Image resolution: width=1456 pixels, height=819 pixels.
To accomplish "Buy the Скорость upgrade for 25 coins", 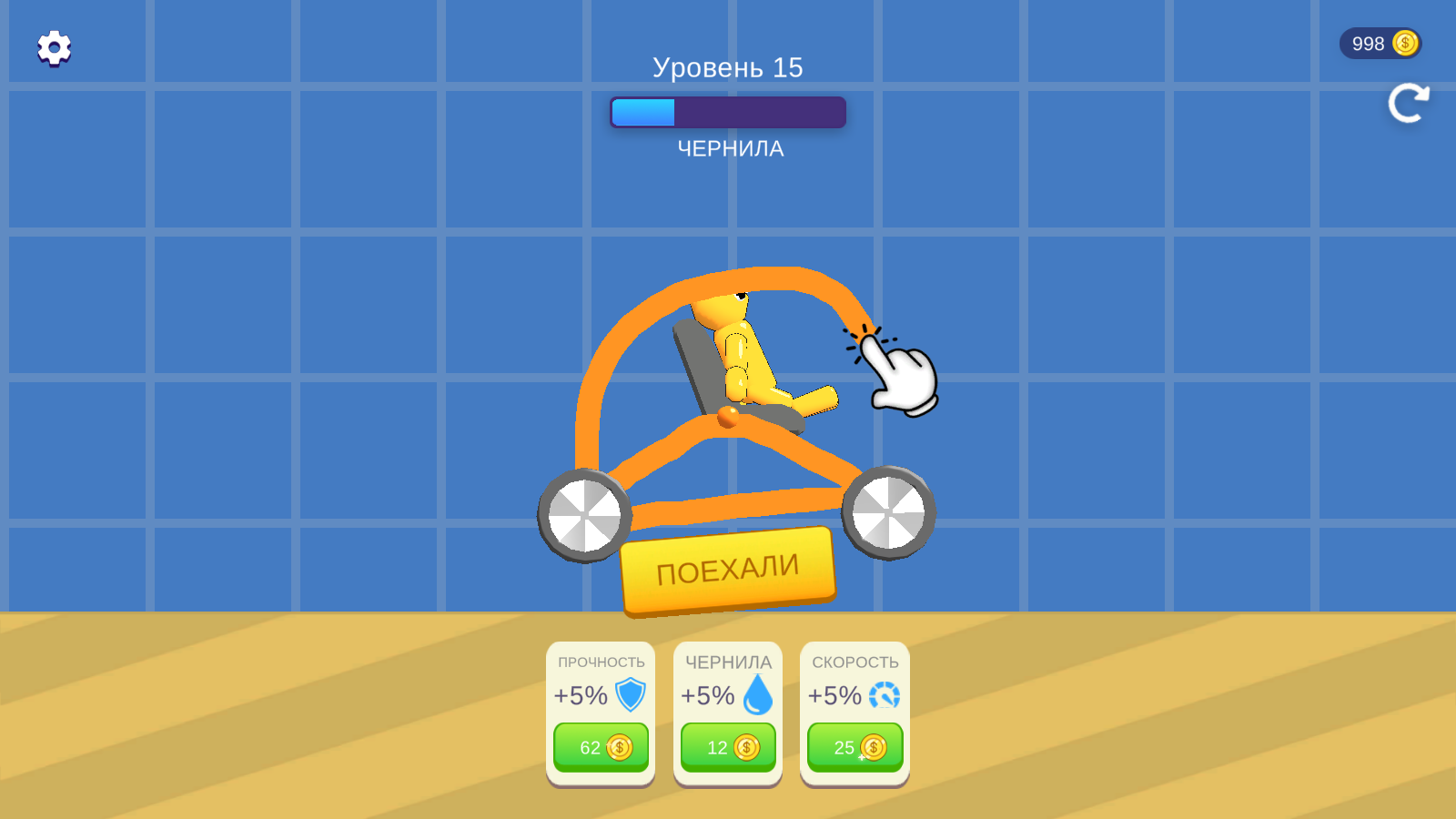I will click(x=854, y=747).
